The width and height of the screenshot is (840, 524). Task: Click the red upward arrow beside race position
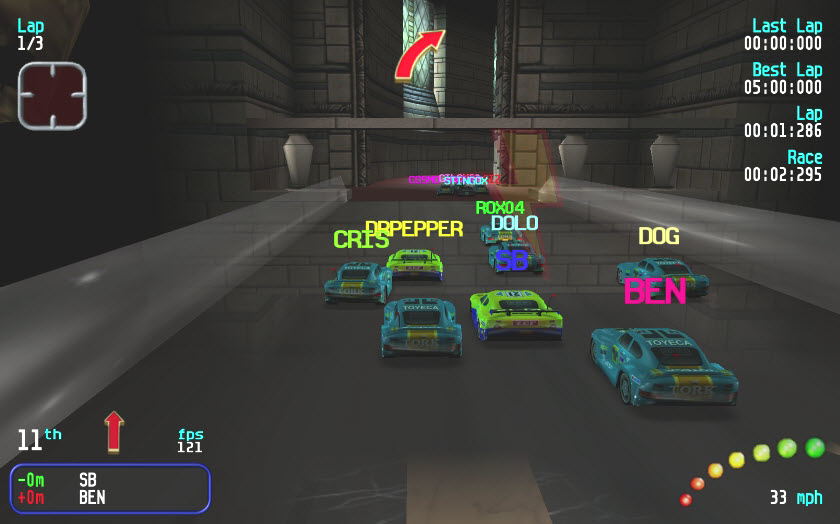coord(114,431)
